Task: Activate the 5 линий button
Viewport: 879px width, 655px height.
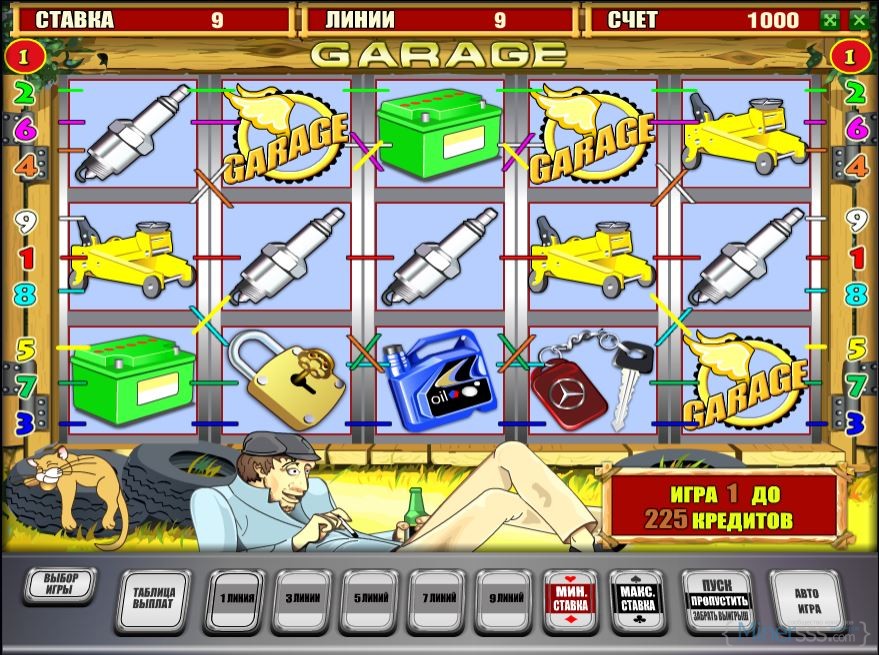Action: click(370, 598)
